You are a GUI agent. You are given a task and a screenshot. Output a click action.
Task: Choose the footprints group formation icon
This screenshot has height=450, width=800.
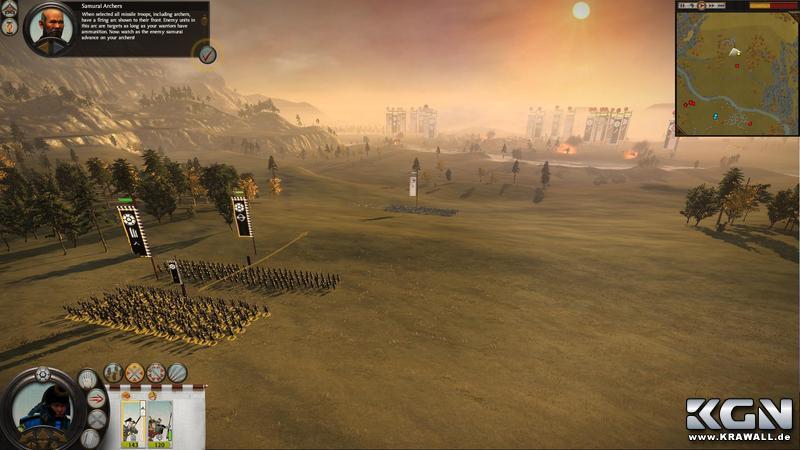coord(113,372)
